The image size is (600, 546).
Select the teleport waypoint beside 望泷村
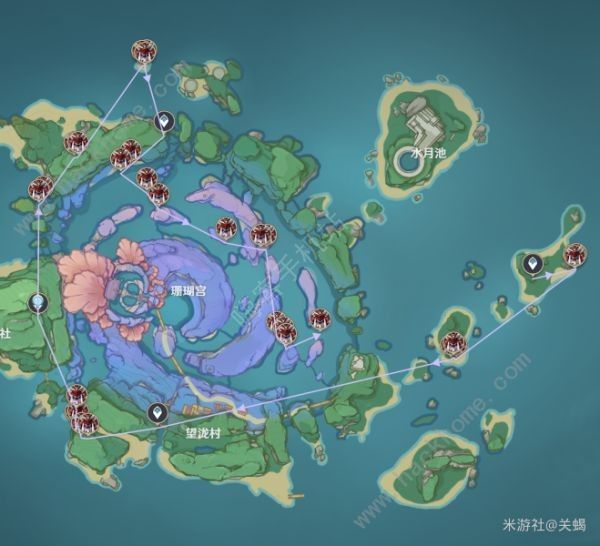click(157, 412)
